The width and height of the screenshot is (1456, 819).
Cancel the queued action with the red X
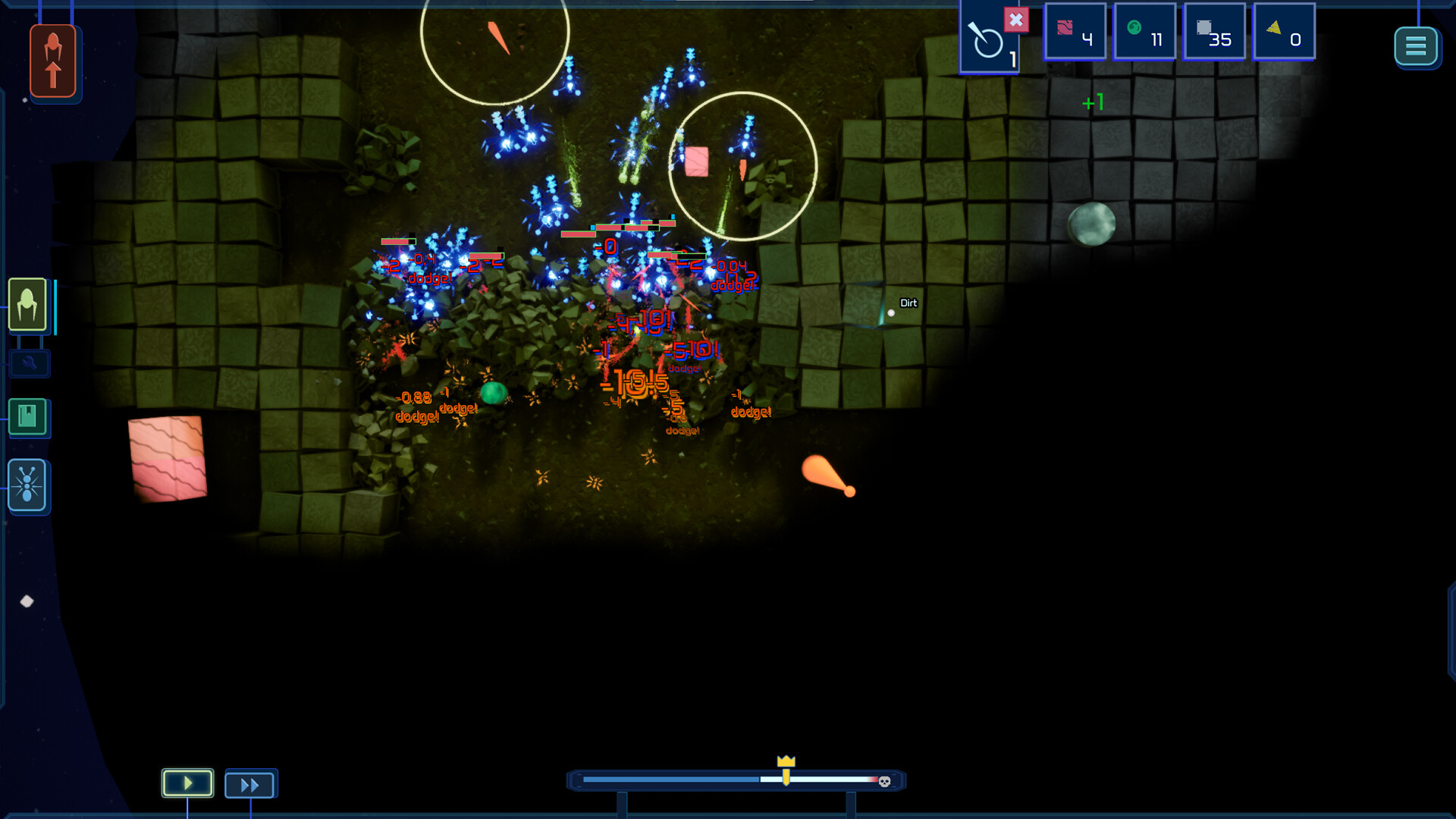pyautogui.click(x=1017, y=20)
